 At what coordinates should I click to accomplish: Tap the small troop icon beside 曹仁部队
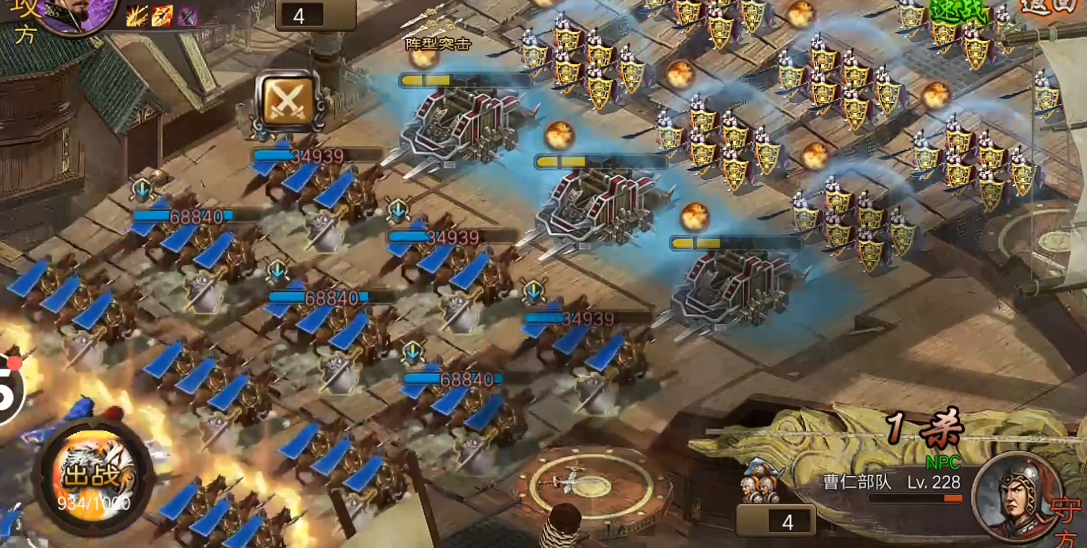[761, 482]
